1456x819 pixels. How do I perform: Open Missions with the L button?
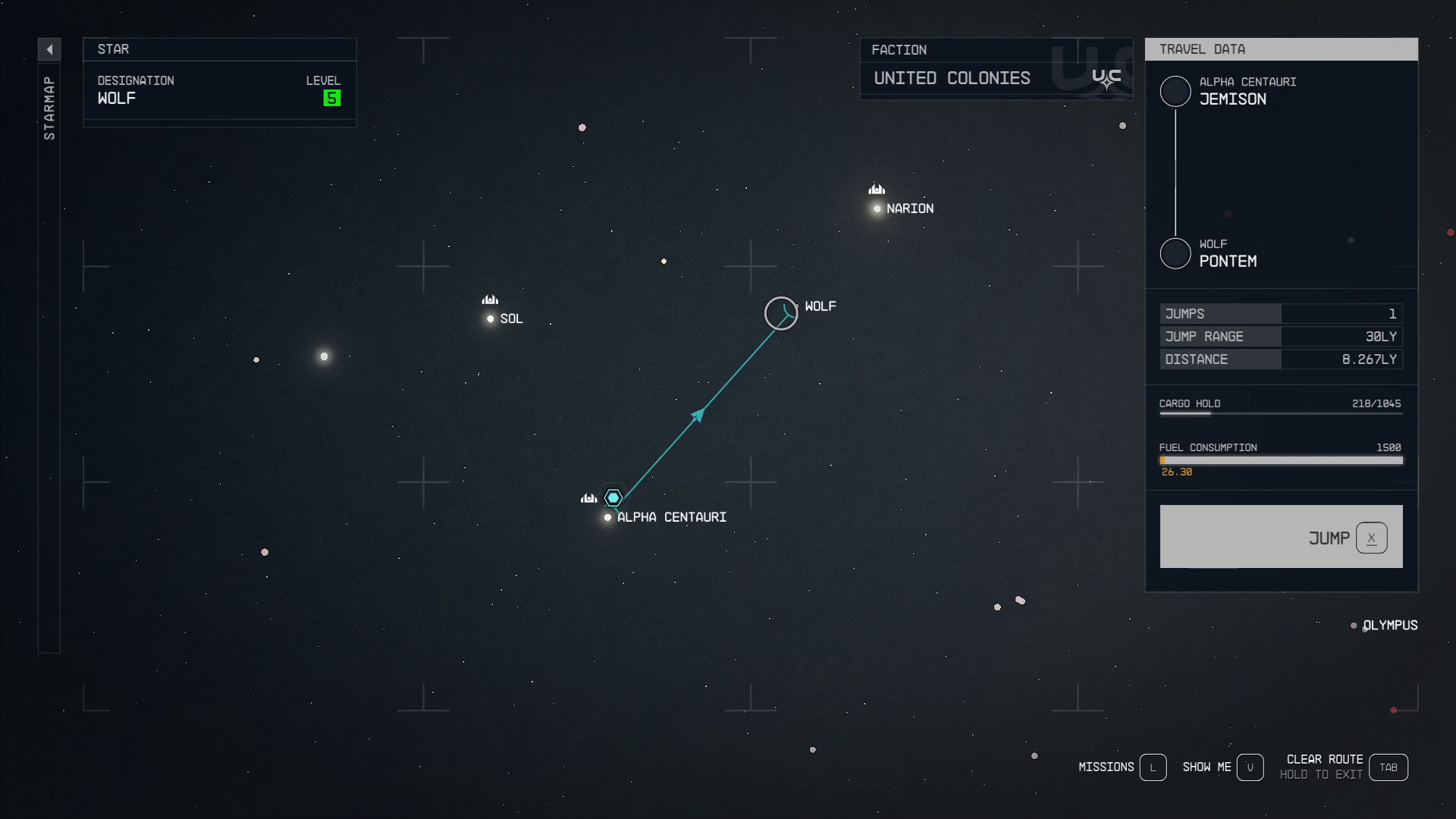(x=1154, y=767)
